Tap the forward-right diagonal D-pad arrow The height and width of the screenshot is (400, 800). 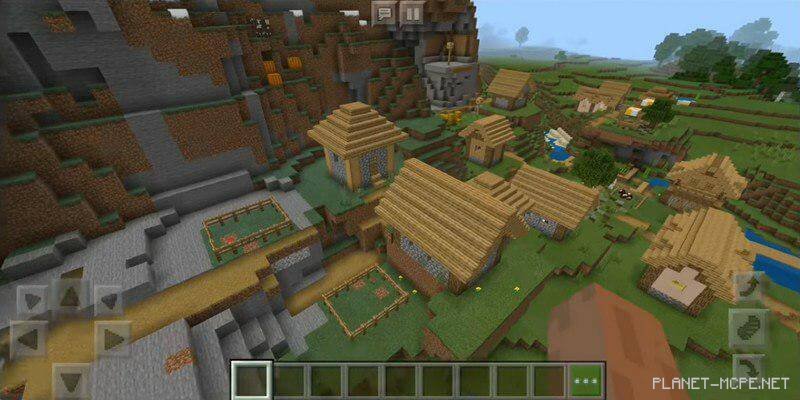(108, 300)
